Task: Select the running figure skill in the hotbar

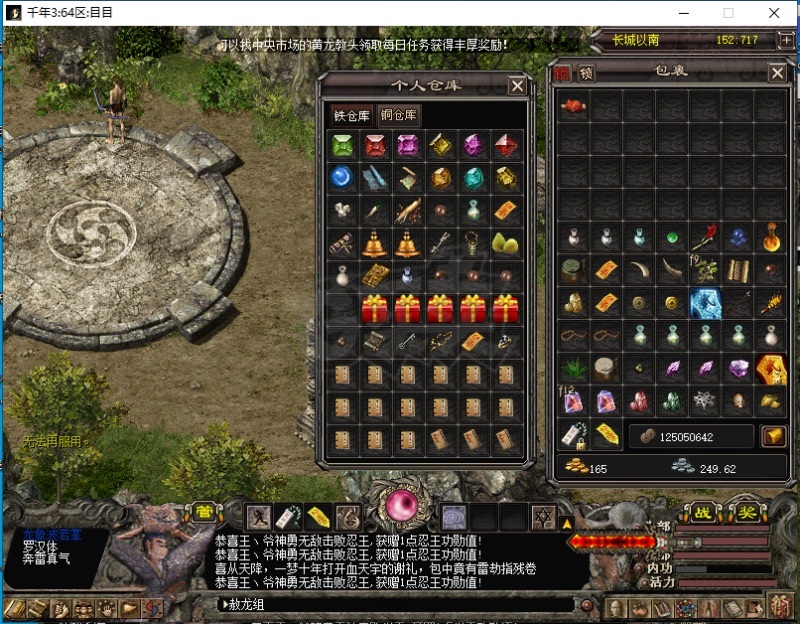Action: 259,517
